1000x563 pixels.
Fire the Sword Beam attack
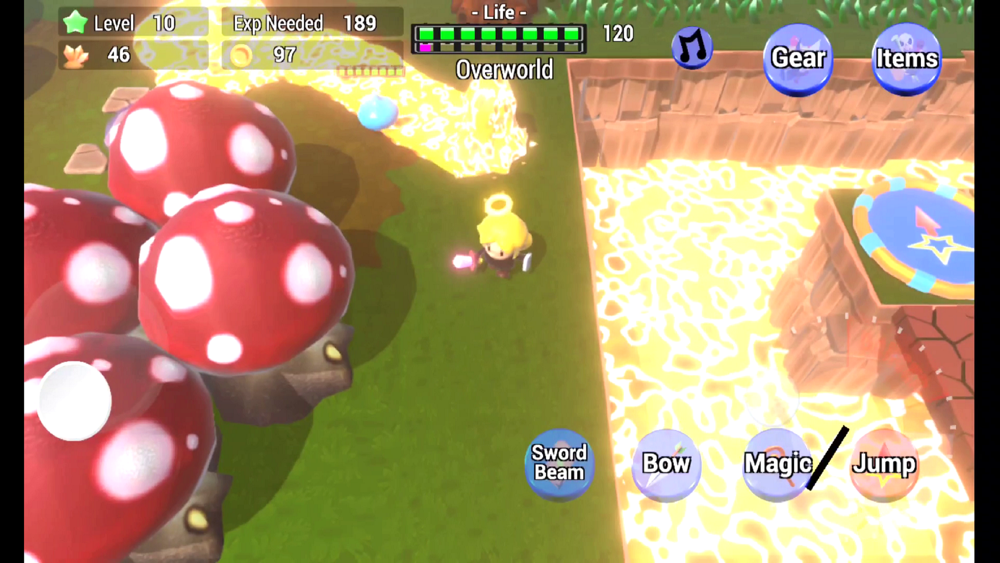click(559, 464)
